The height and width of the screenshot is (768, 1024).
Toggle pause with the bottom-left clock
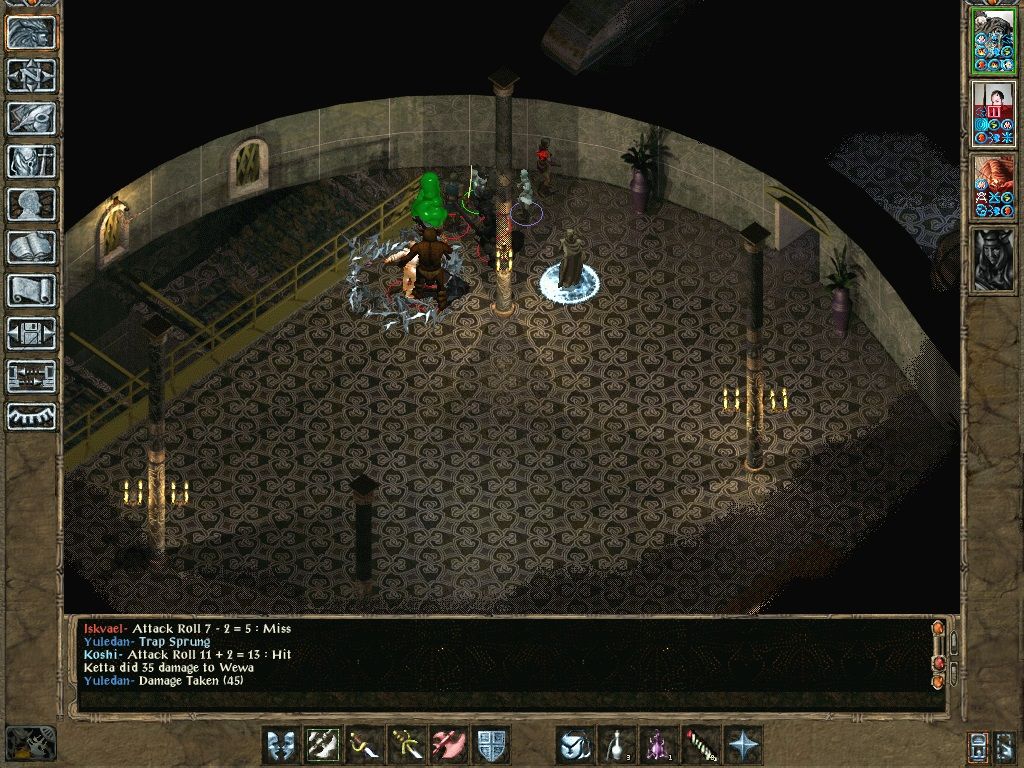pyautogui.click(x=30, y=743)
